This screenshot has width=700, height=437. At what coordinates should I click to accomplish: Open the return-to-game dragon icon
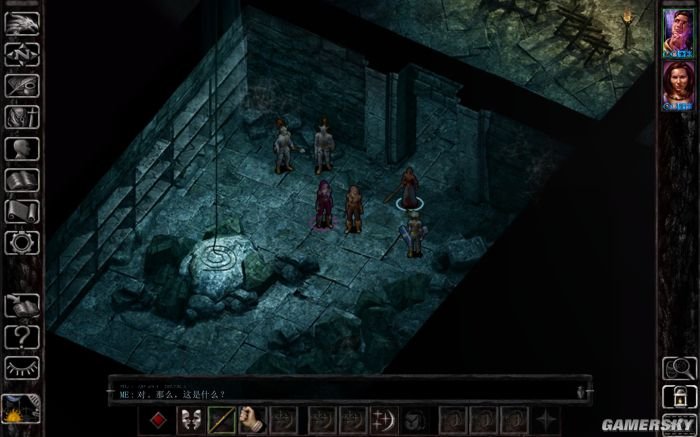coord(22,22)
